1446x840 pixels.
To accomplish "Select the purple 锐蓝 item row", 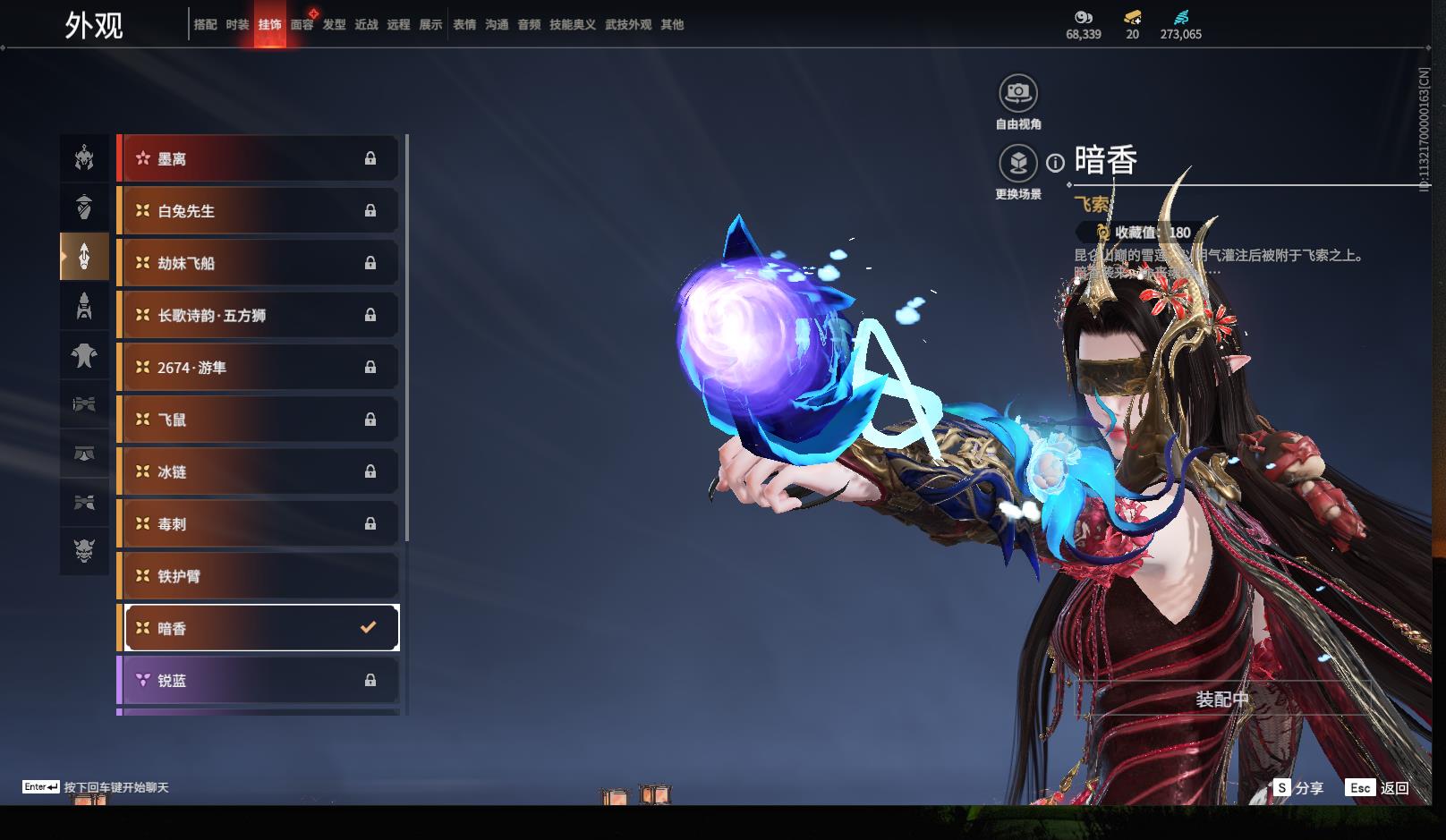I will point(258,681).
